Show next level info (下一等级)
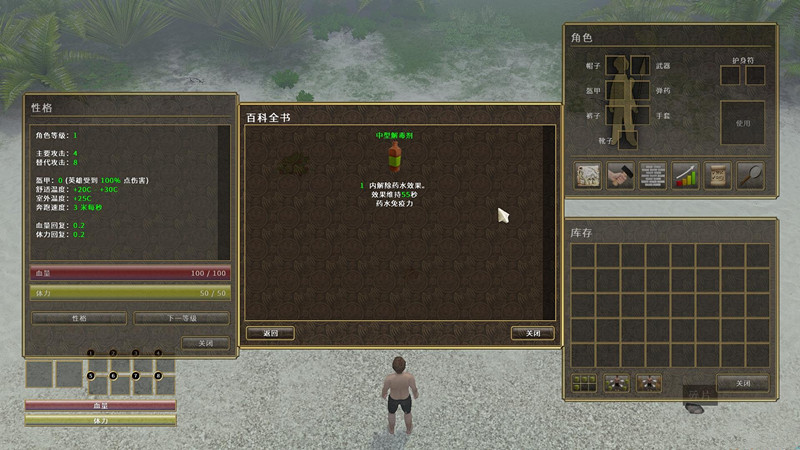This screenshot has width=800, height=450. (181, 318)
